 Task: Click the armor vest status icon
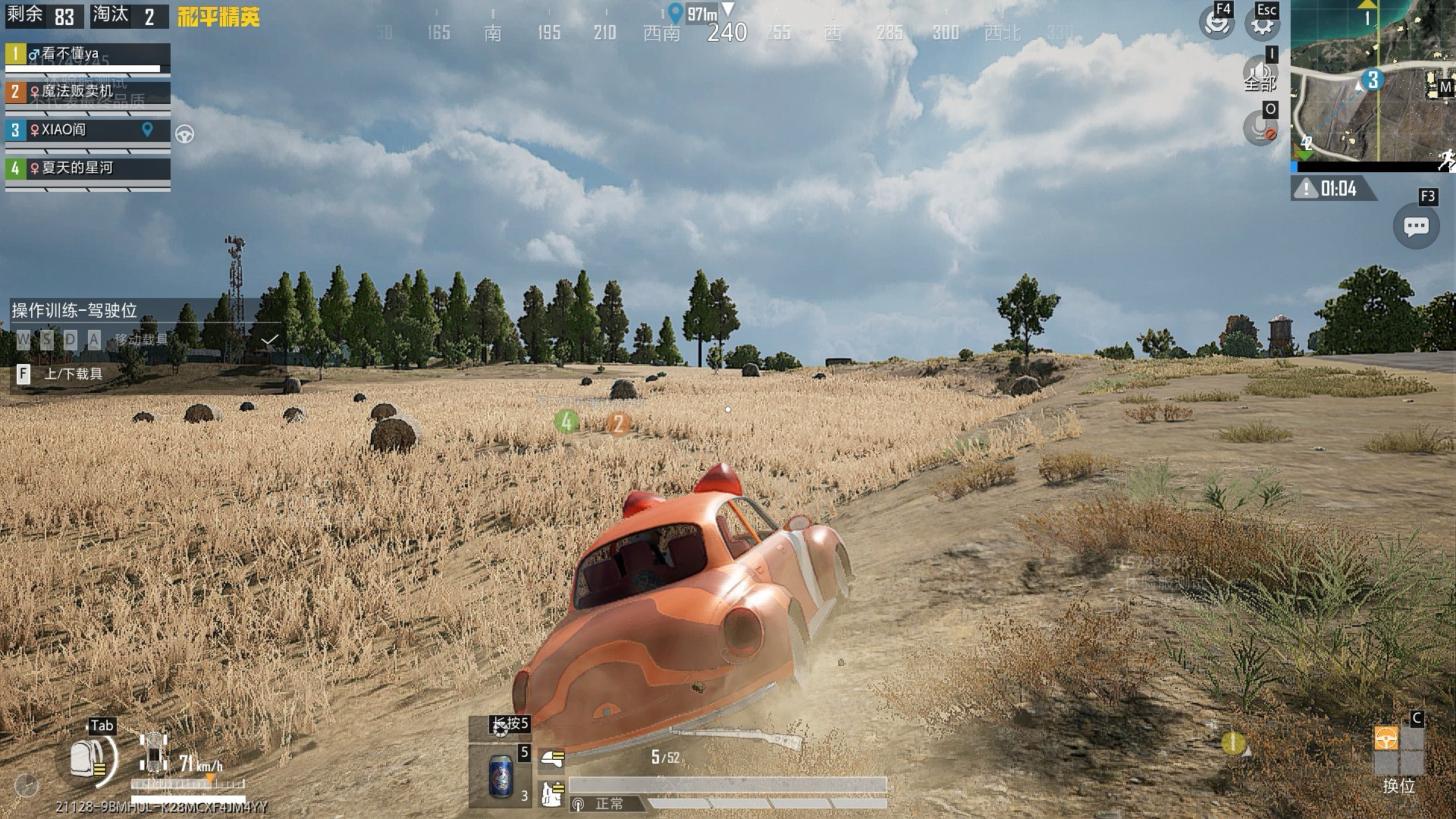pos(552,793)
